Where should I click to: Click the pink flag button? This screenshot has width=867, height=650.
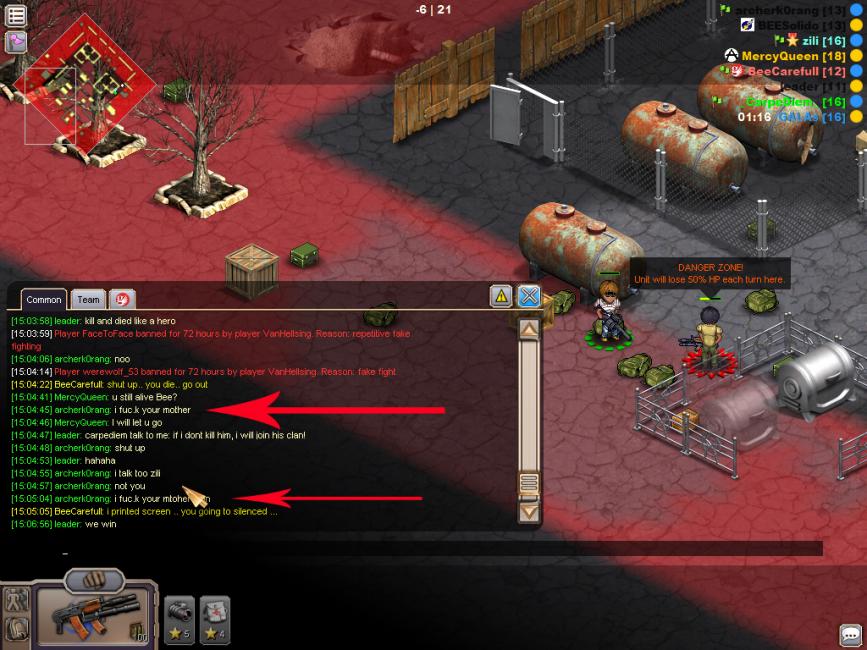click(x=16, y=42)
